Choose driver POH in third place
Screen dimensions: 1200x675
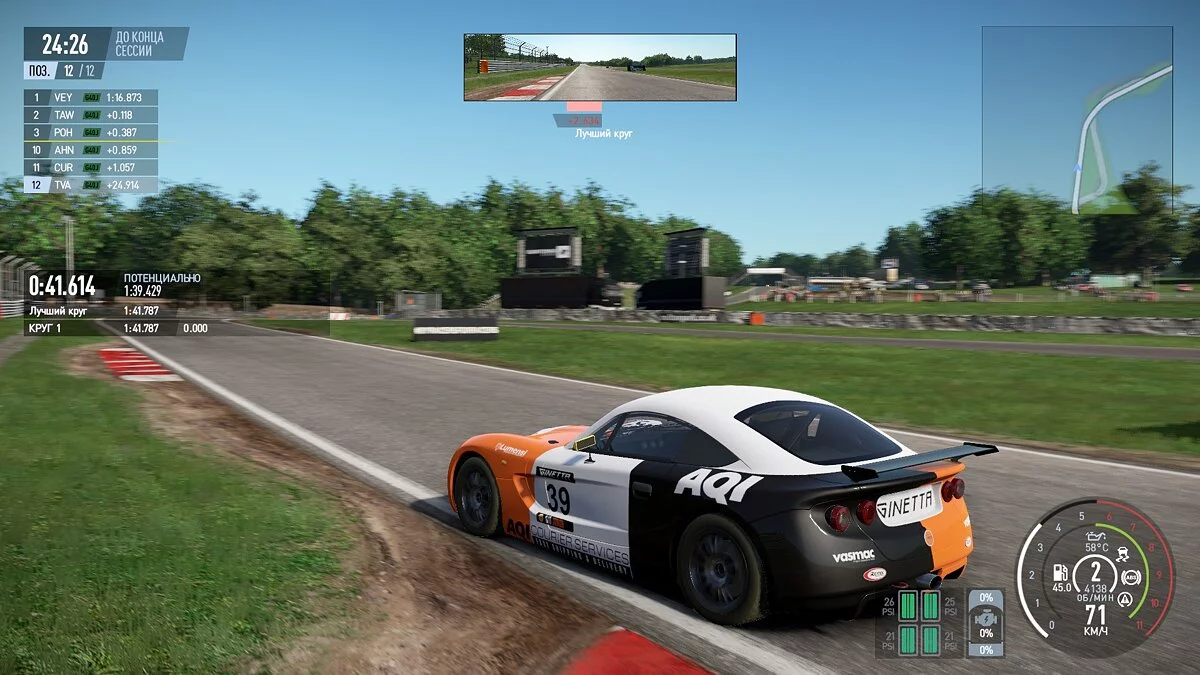tap(90, 132)
